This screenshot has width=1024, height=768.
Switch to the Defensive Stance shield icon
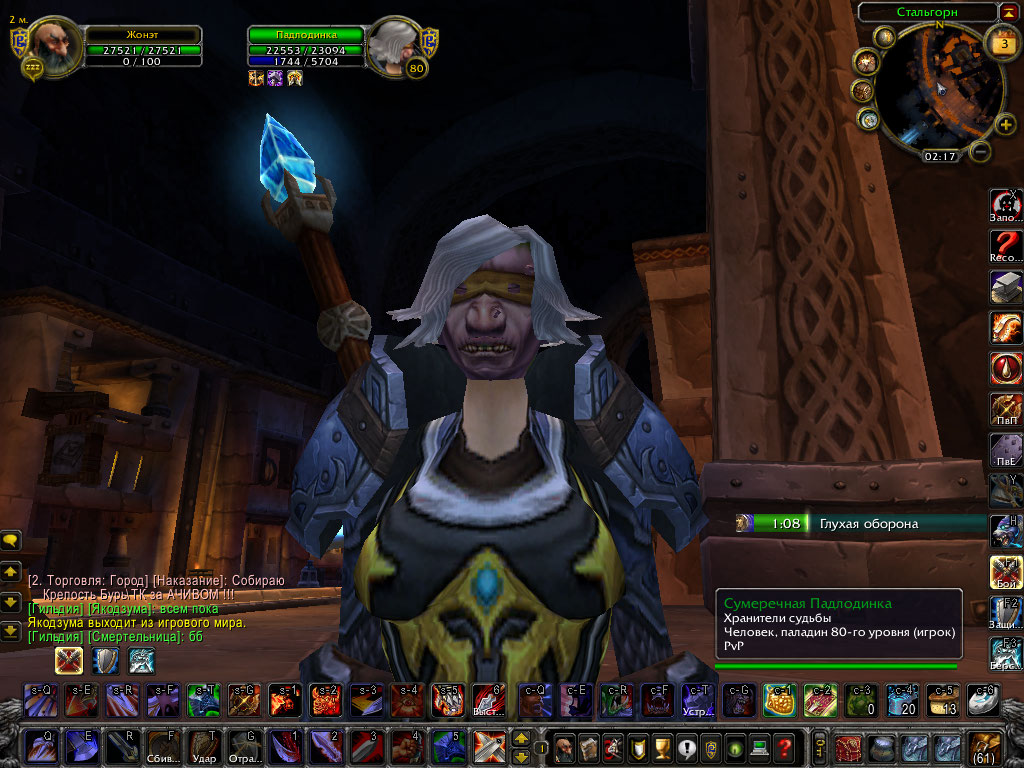pos(105,660)
